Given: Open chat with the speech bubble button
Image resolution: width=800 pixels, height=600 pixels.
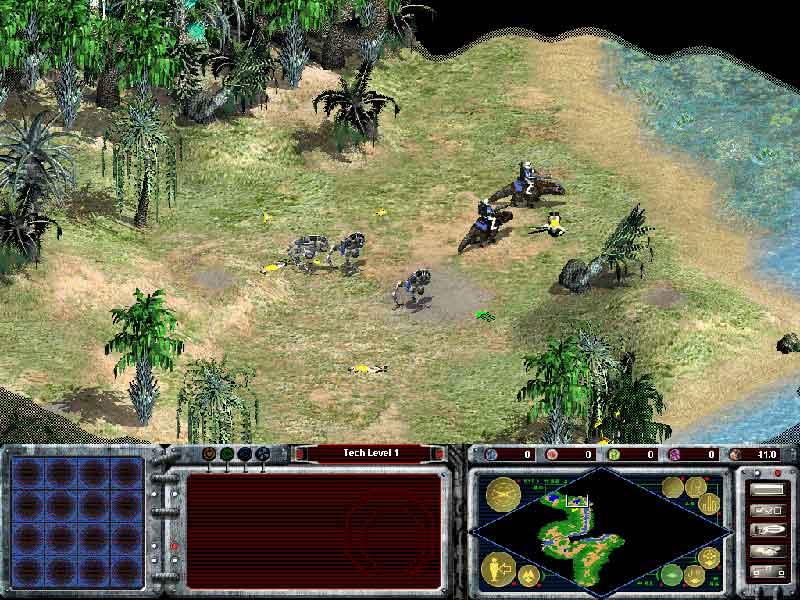Looking at the screenshot, I should pos(767,530).
